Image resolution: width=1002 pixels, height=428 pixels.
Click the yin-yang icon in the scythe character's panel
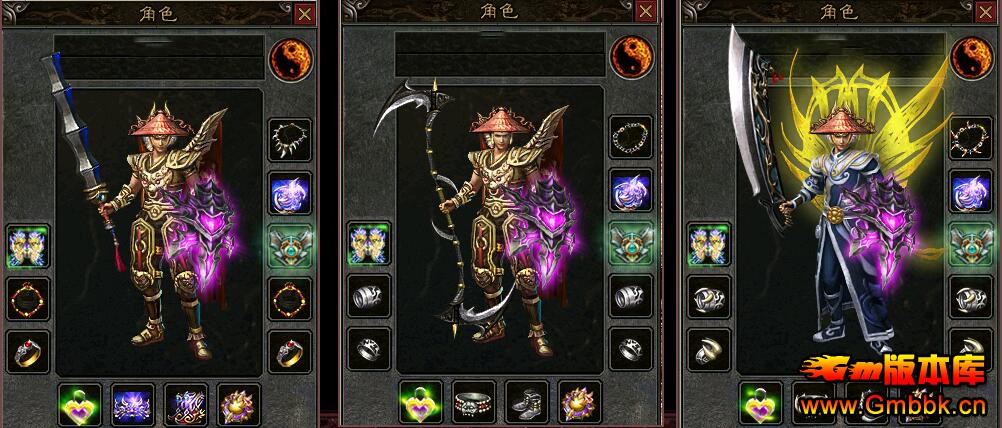[x=630, y=57]
